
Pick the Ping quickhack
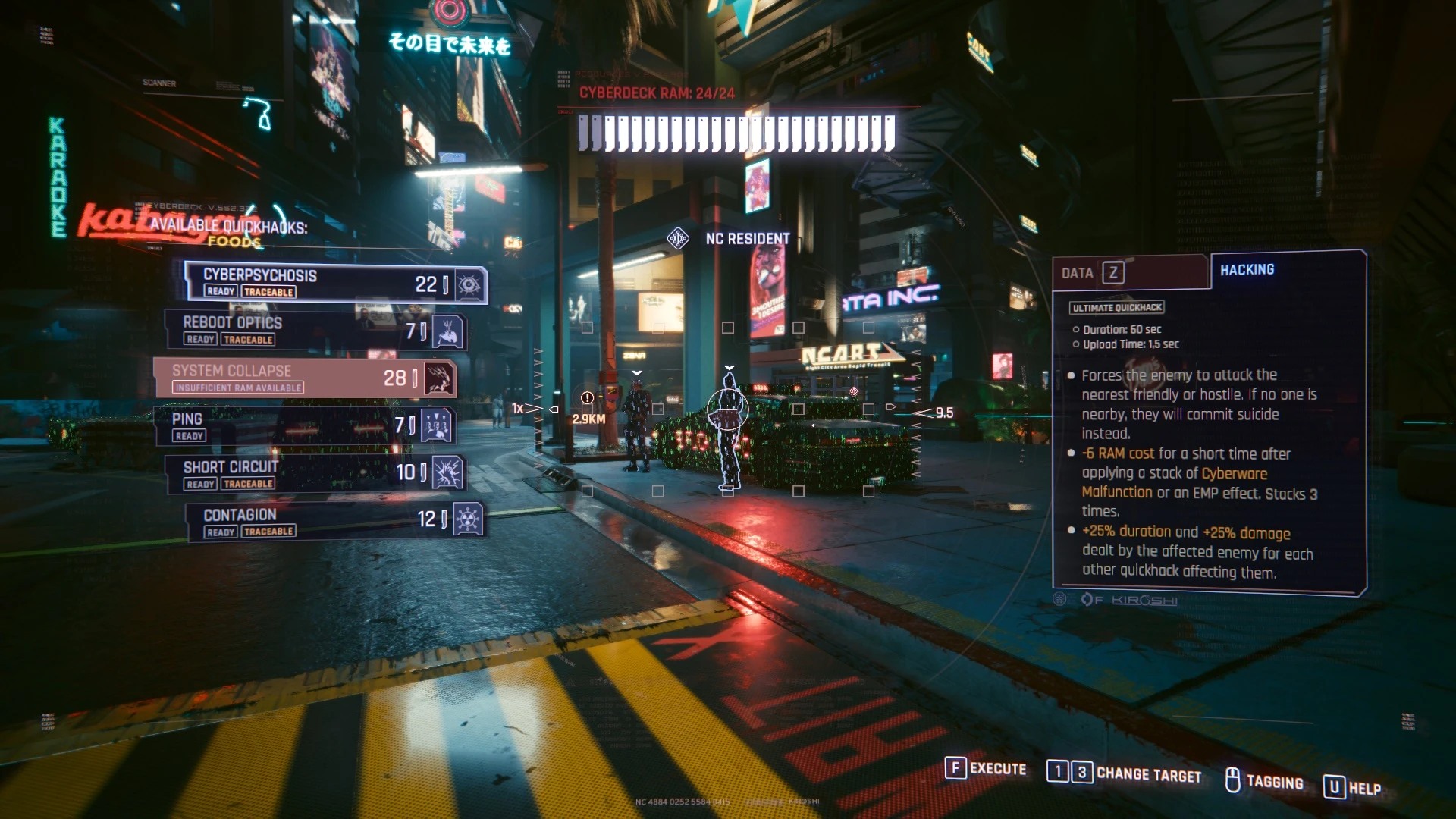tap(303, 425)
